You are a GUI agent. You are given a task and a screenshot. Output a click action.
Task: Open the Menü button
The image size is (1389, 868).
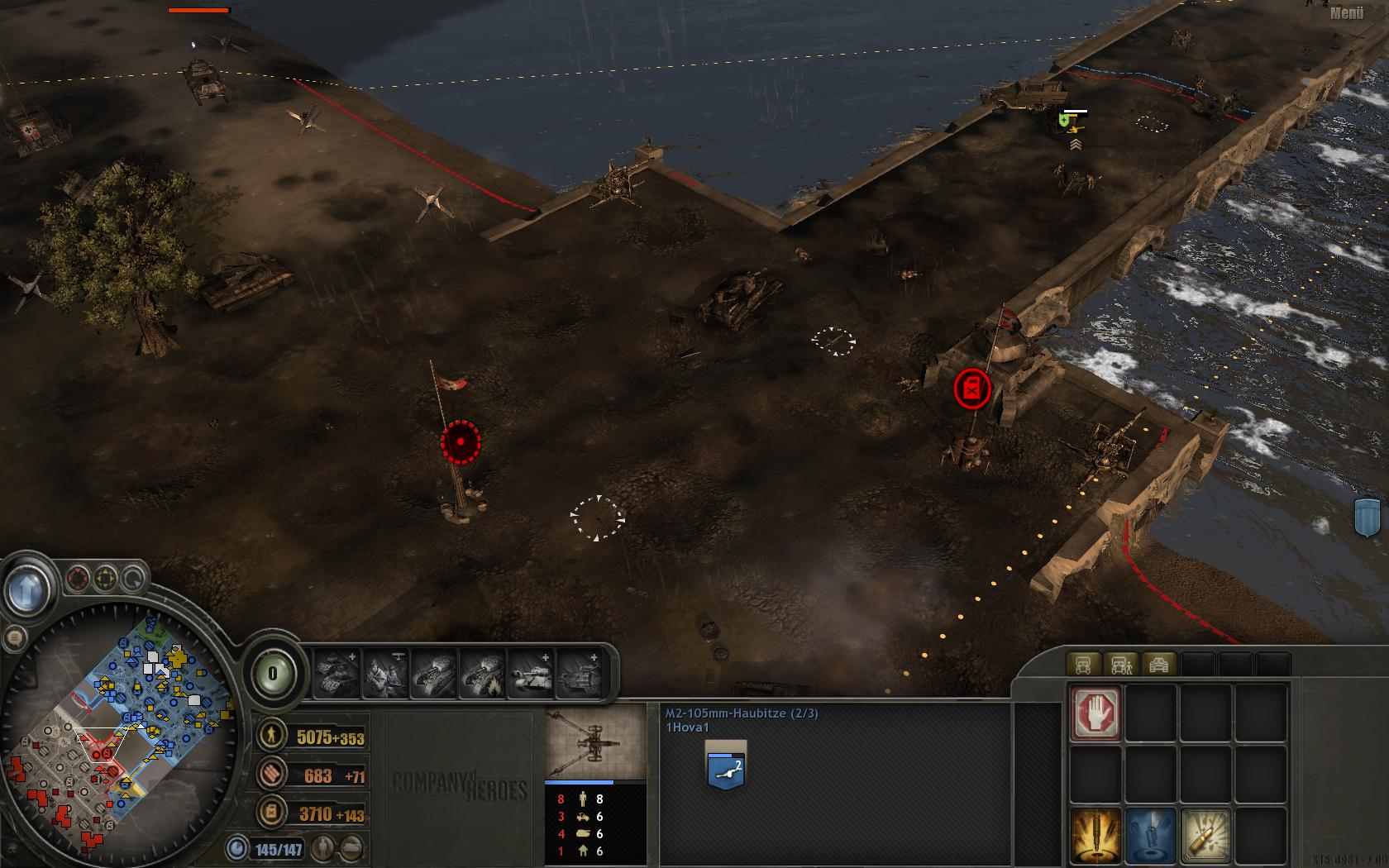click(1347, 12)
